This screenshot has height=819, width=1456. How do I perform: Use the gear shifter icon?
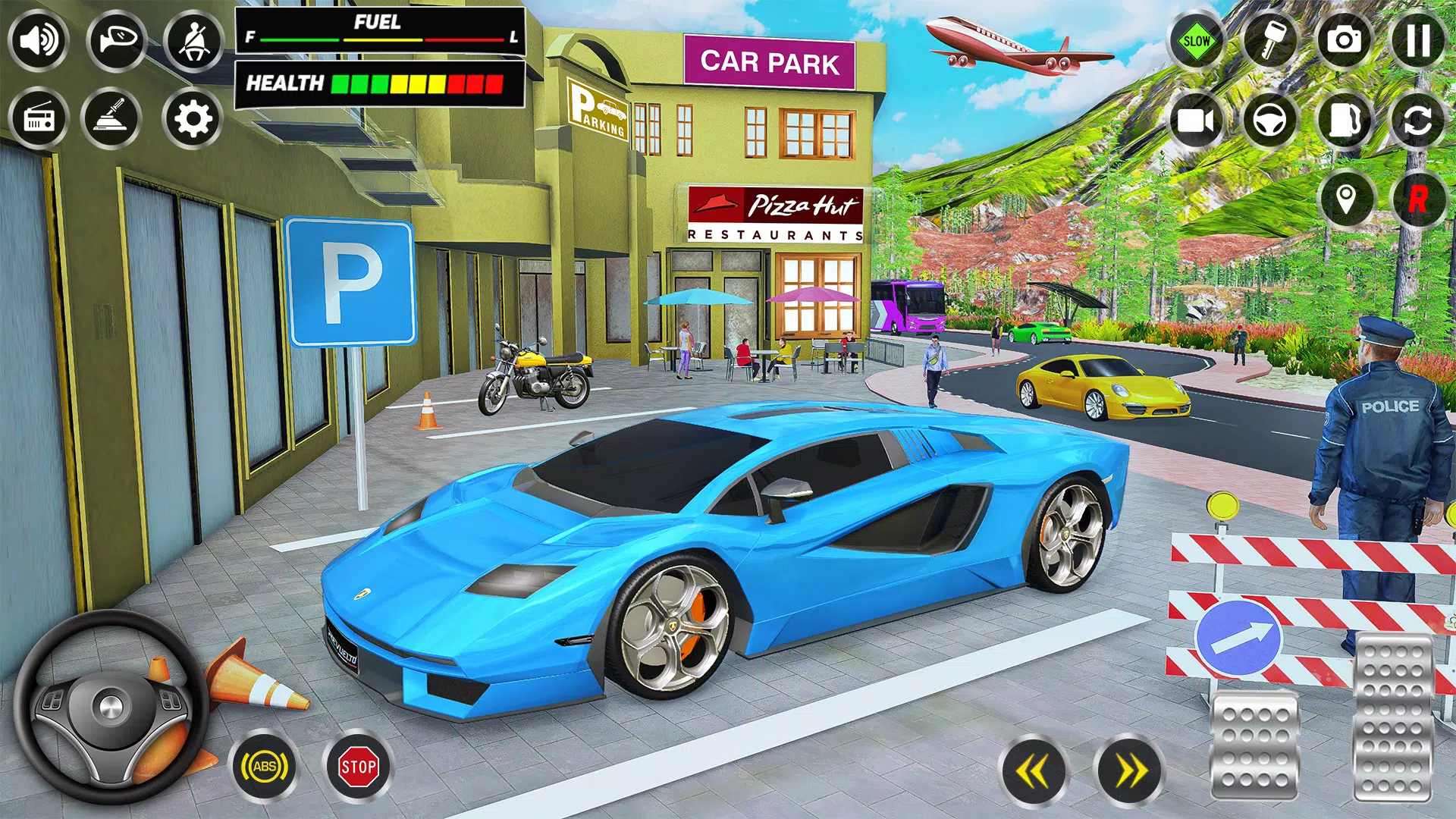115,119
